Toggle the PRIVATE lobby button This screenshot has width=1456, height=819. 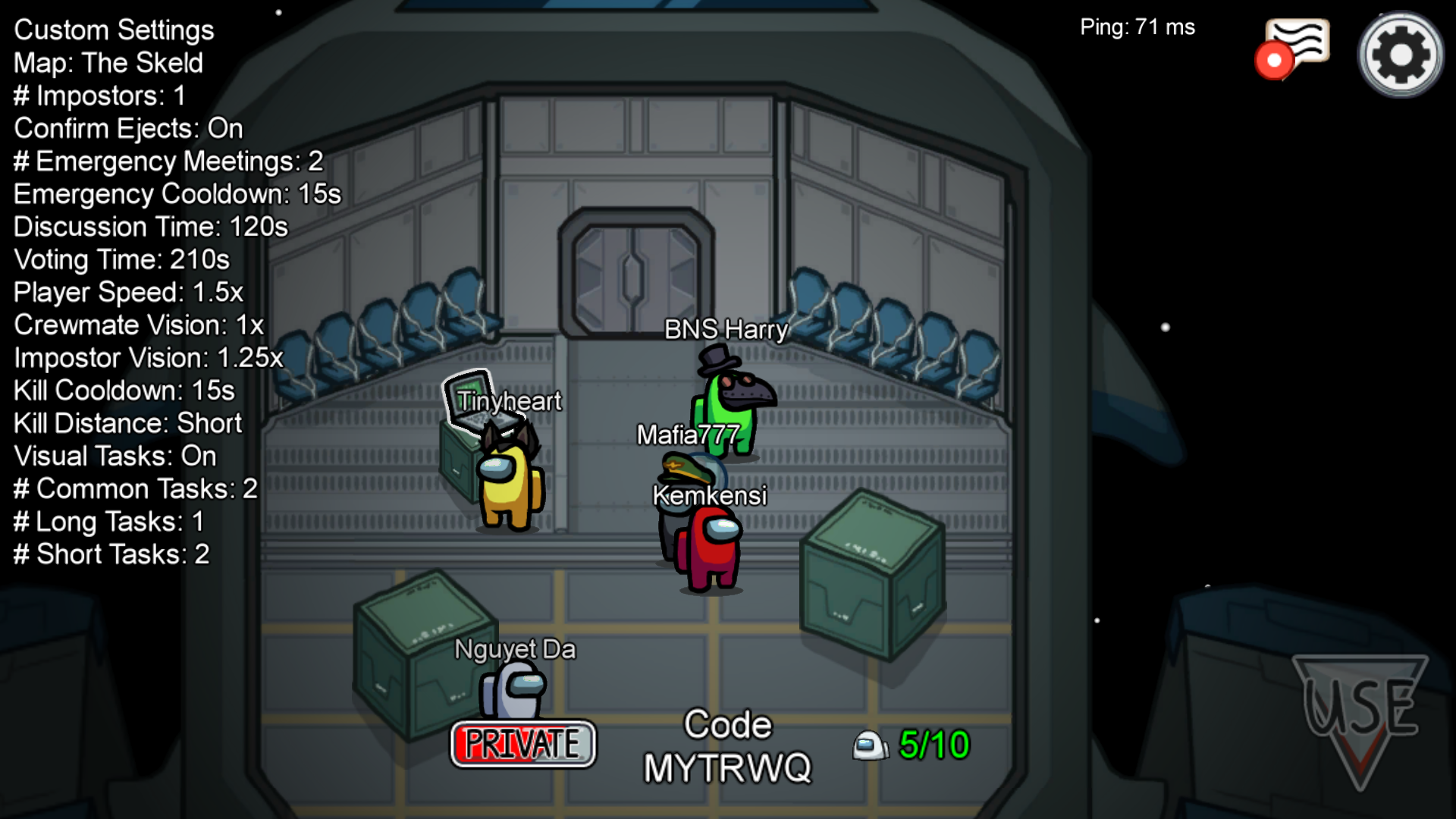522,744
